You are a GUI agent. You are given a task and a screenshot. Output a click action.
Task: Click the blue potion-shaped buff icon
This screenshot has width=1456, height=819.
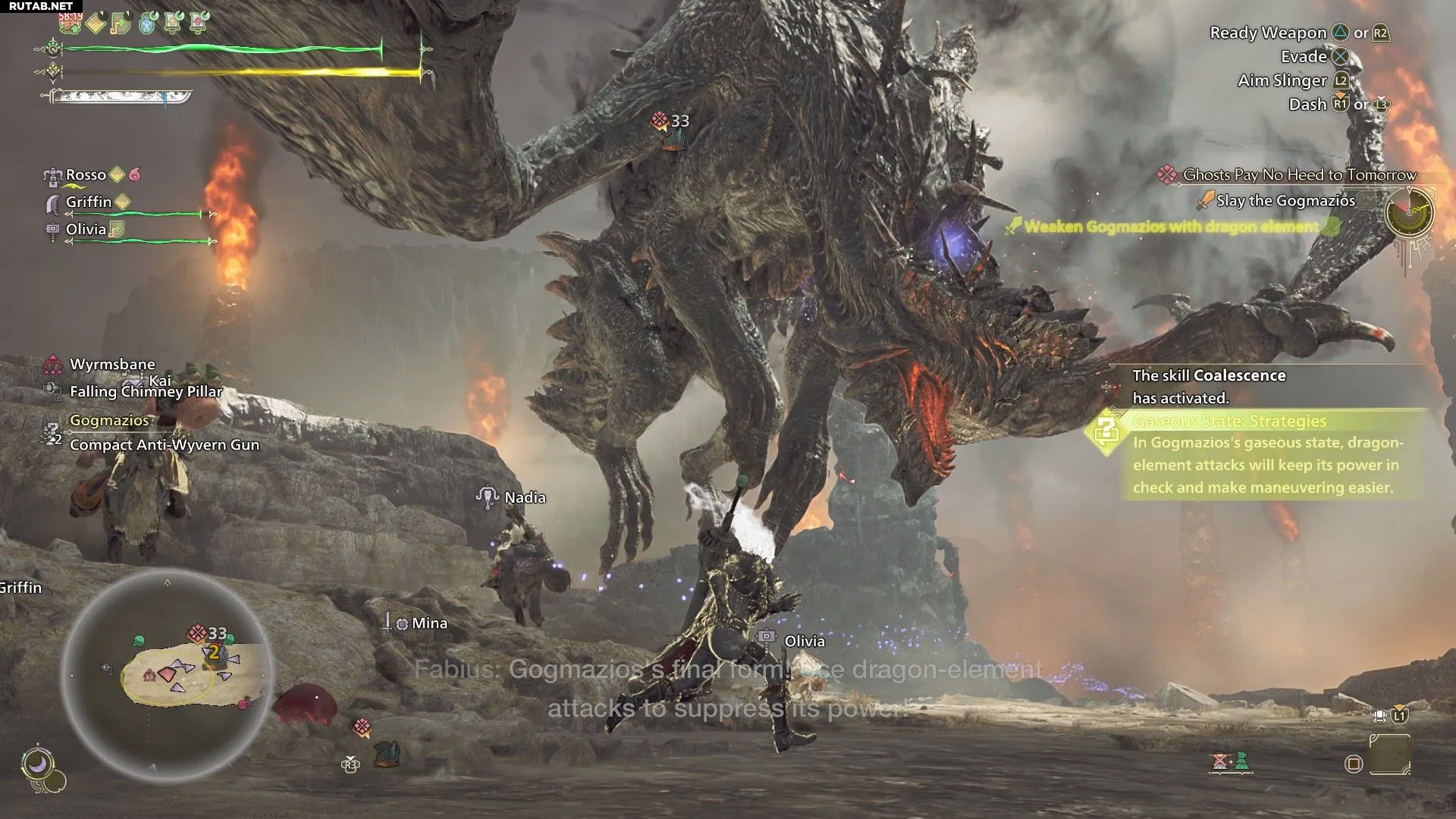click(147, 24)
